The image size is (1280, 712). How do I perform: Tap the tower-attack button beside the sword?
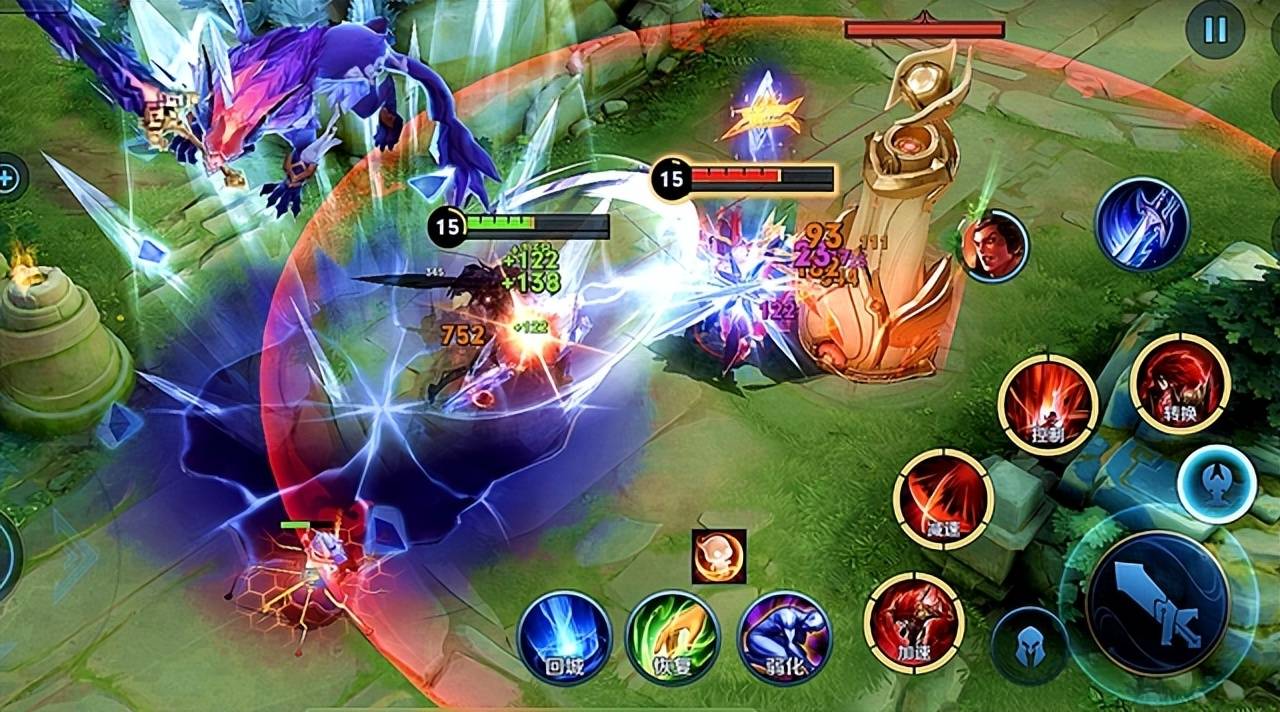pos(1216,484)
